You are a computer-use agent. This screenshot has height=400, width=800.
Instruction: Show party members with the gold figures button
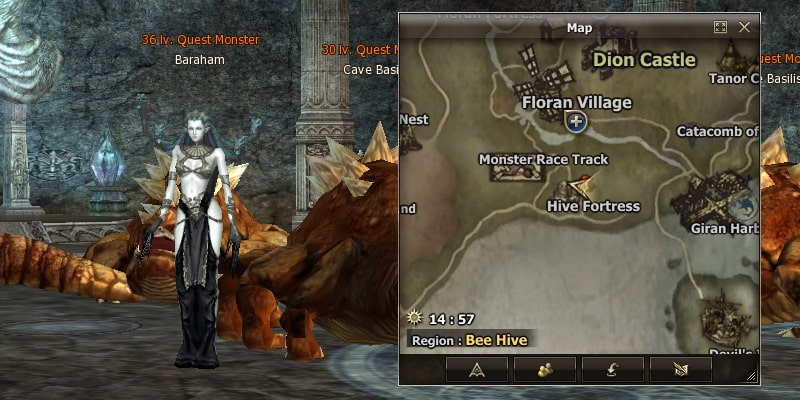pyautogui.click(x=544, y=369)
